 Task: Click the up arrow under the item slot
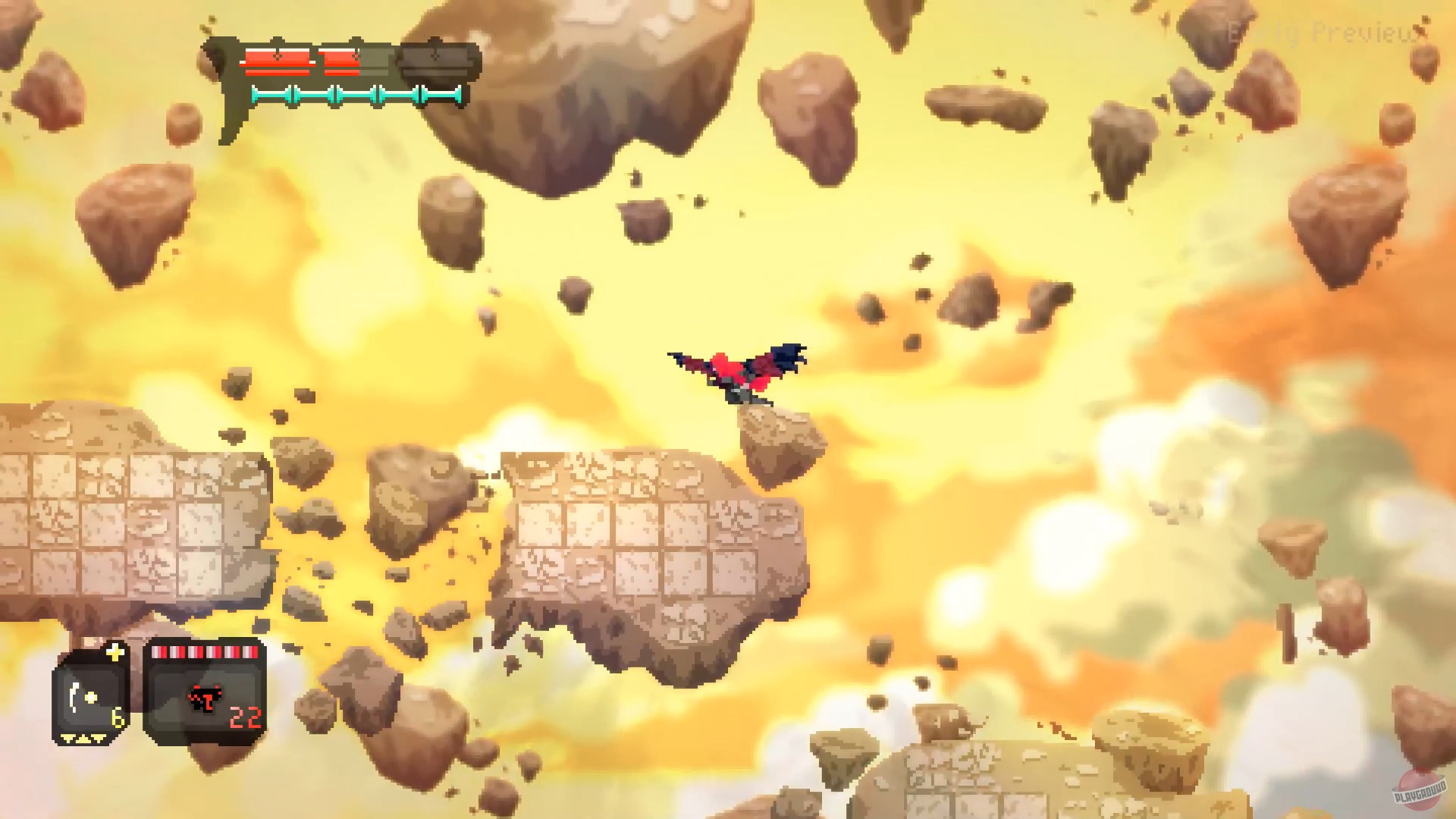(83, 739)
